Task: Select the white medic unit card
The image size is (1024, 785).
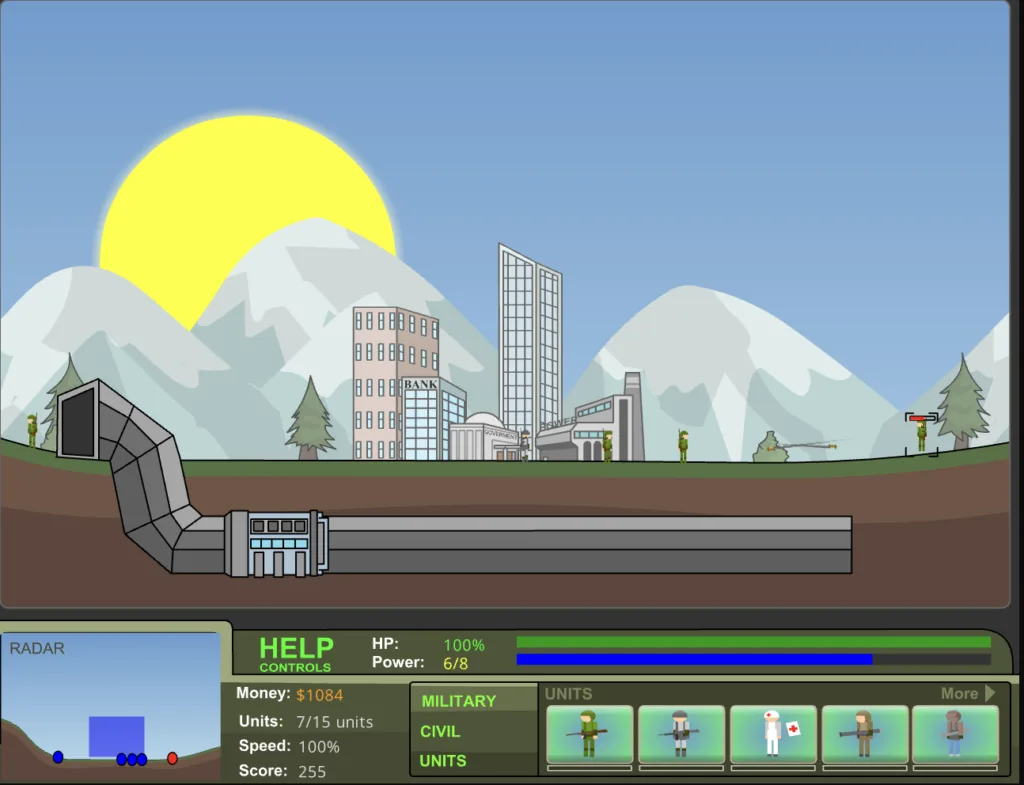Action: pyautogui.click(x=774, y=735)
